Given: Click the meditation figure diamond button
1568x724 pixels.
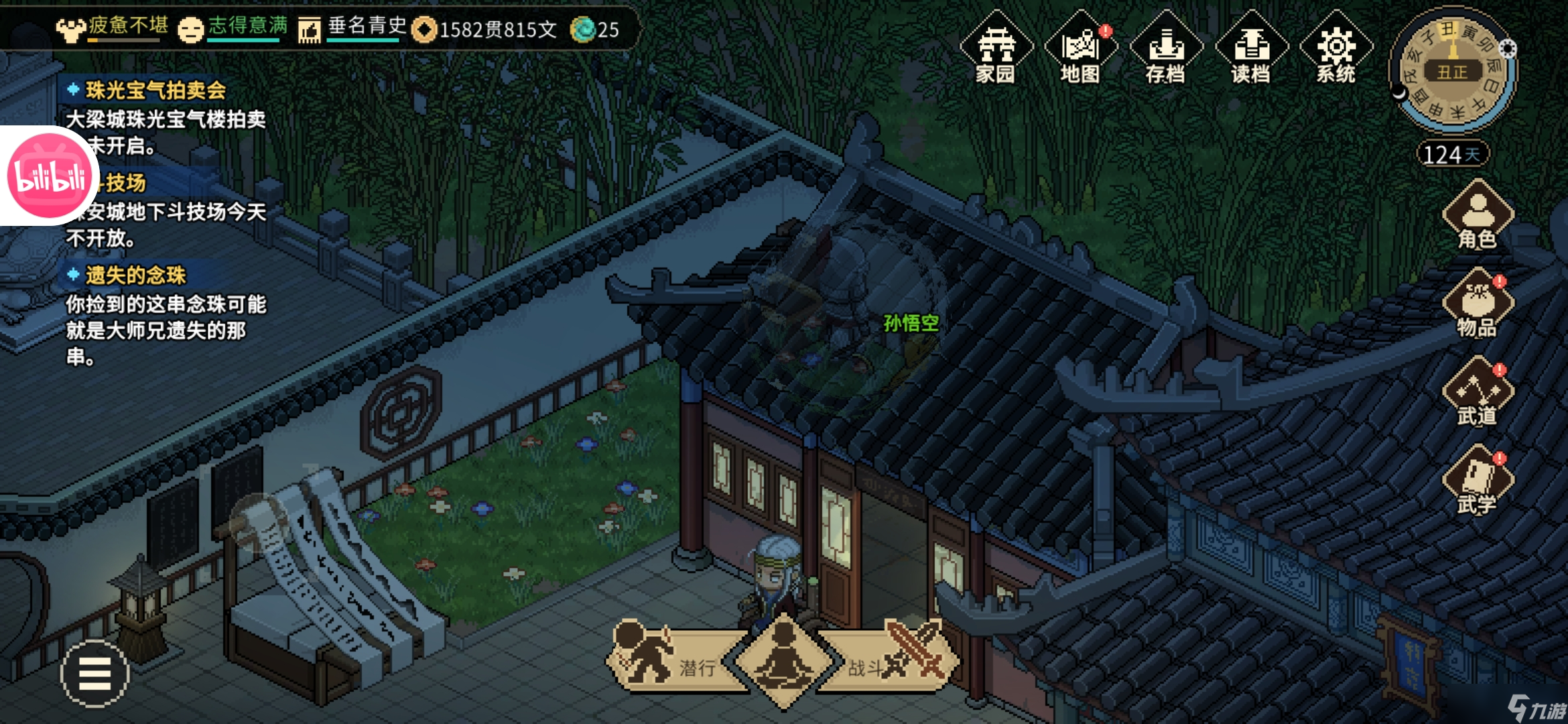Looking at the screenshot, I should 783,660.
